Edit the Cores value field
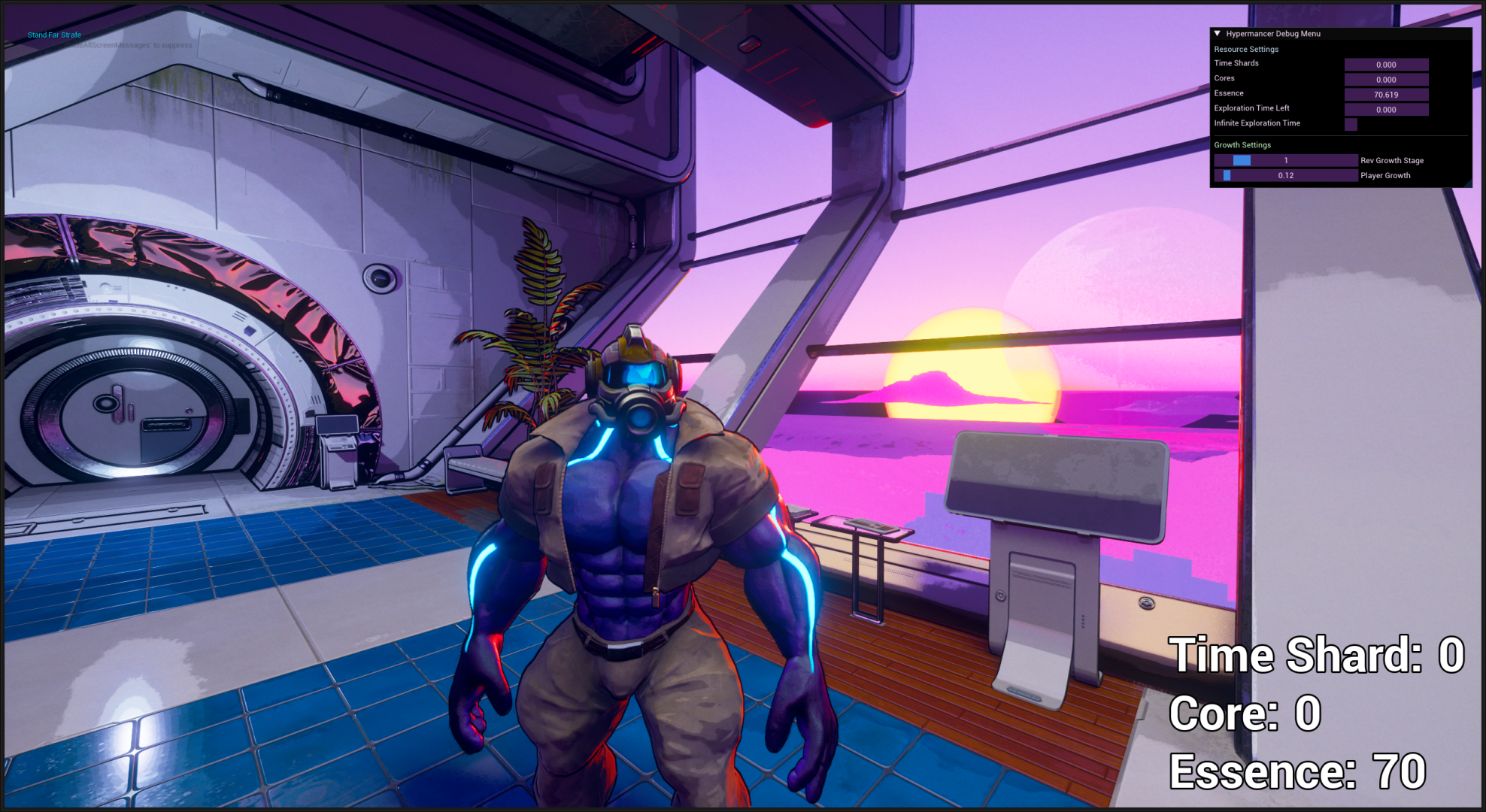1486x812 pixels. [1386, 80]
